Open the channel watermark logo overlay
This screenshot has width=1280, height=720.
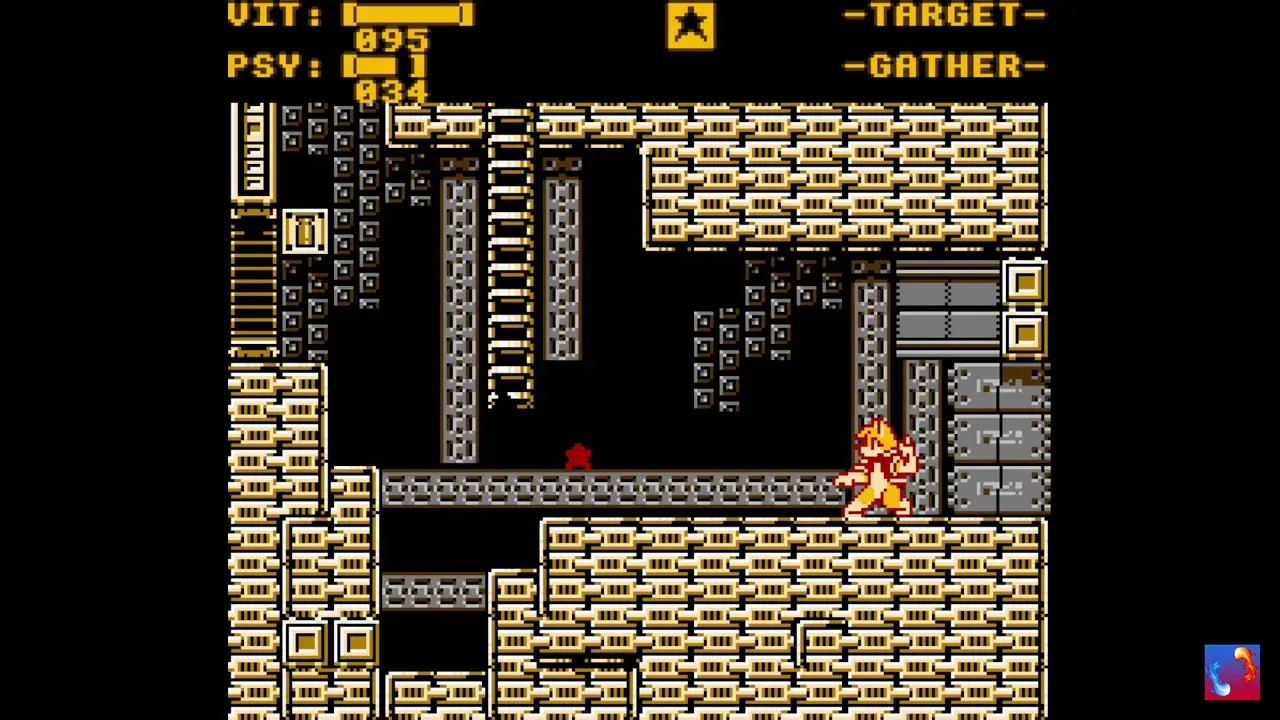point(1231,672)
